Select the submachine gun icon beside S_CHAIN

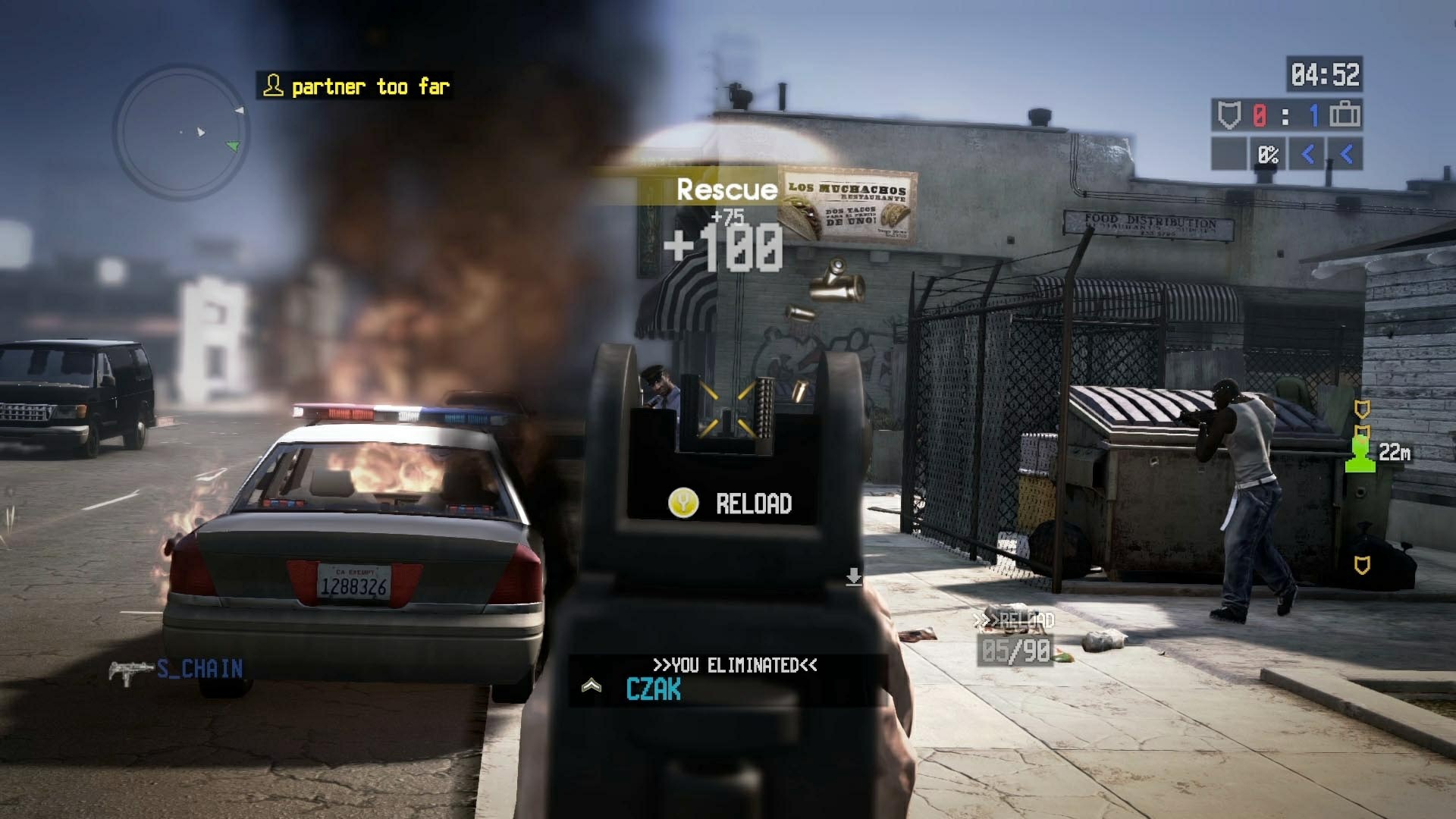(x=129, y=670)
